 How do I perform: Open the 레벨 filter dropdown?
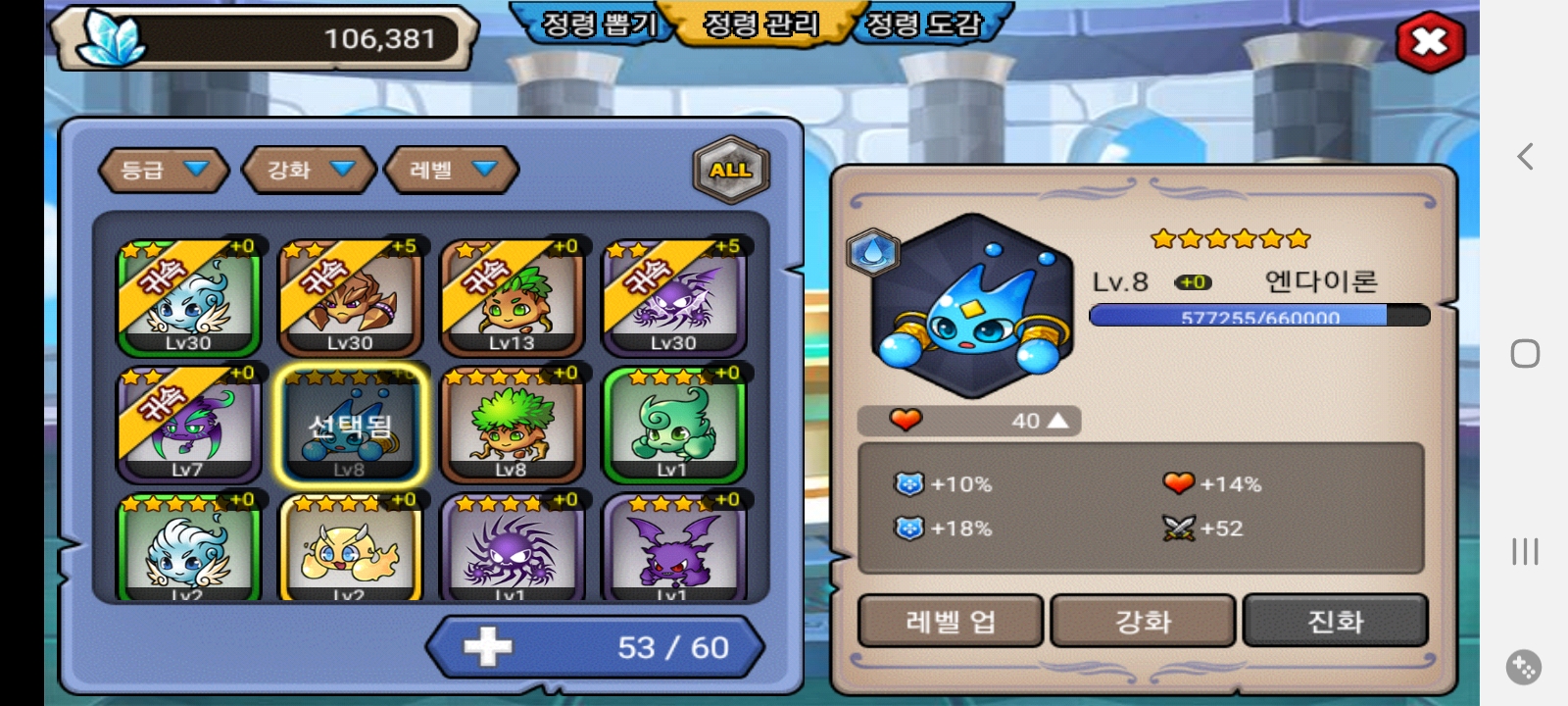(452, 170)
